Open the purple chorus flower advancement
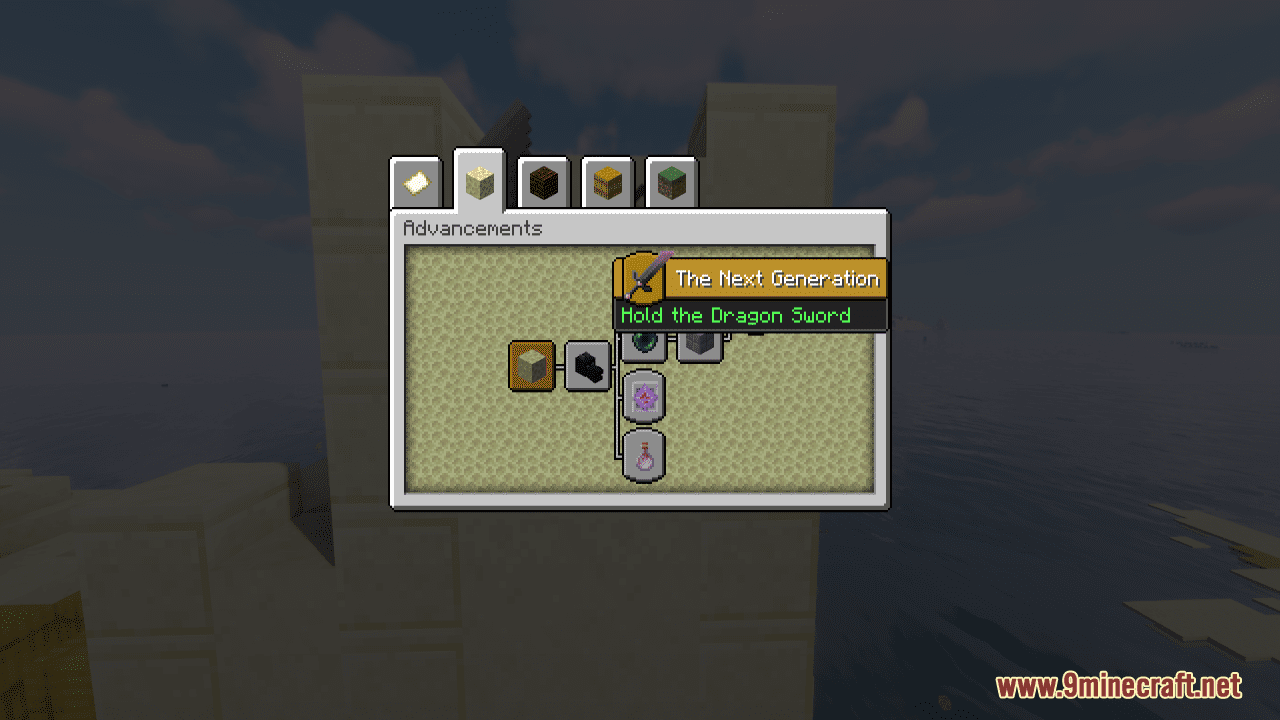This screenshot has width=1280, height=720. 642,397
